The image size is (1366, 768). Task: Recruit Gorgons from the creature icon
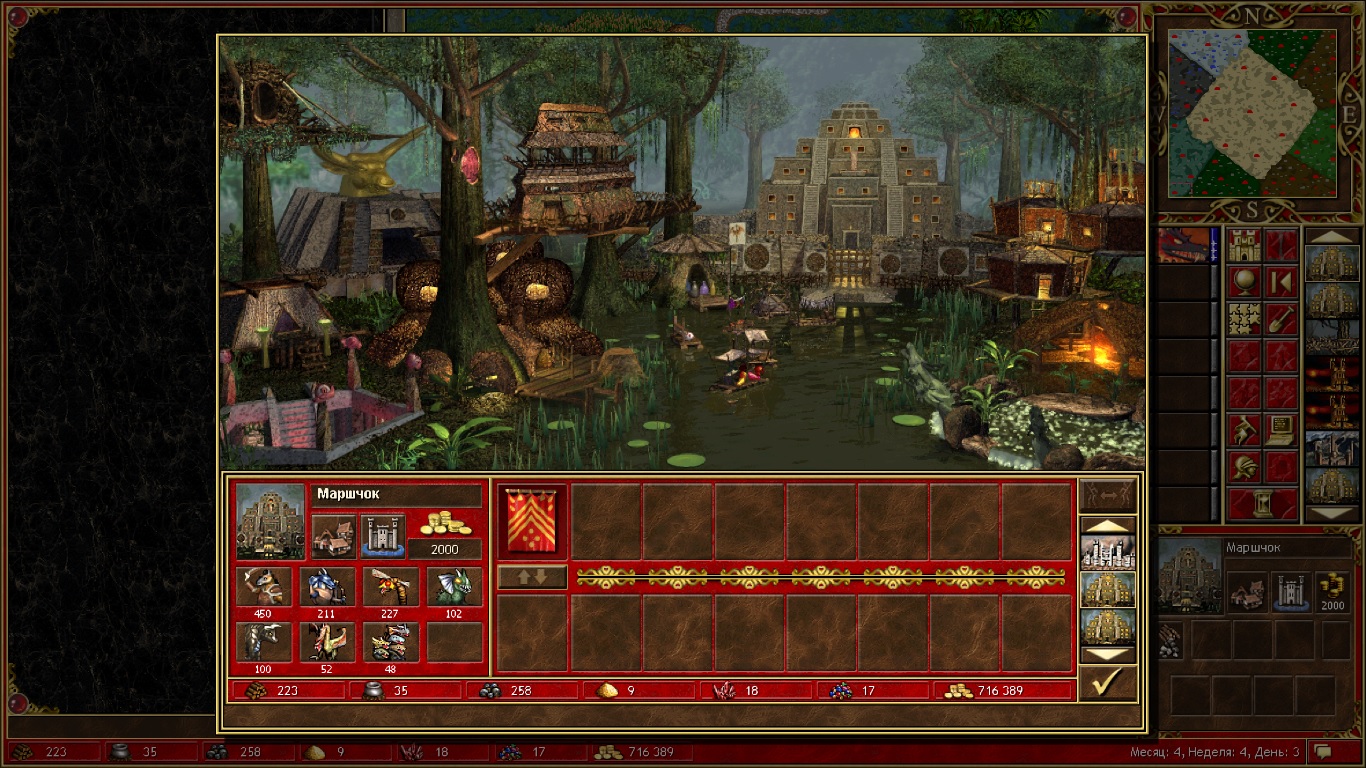[264, 642]
